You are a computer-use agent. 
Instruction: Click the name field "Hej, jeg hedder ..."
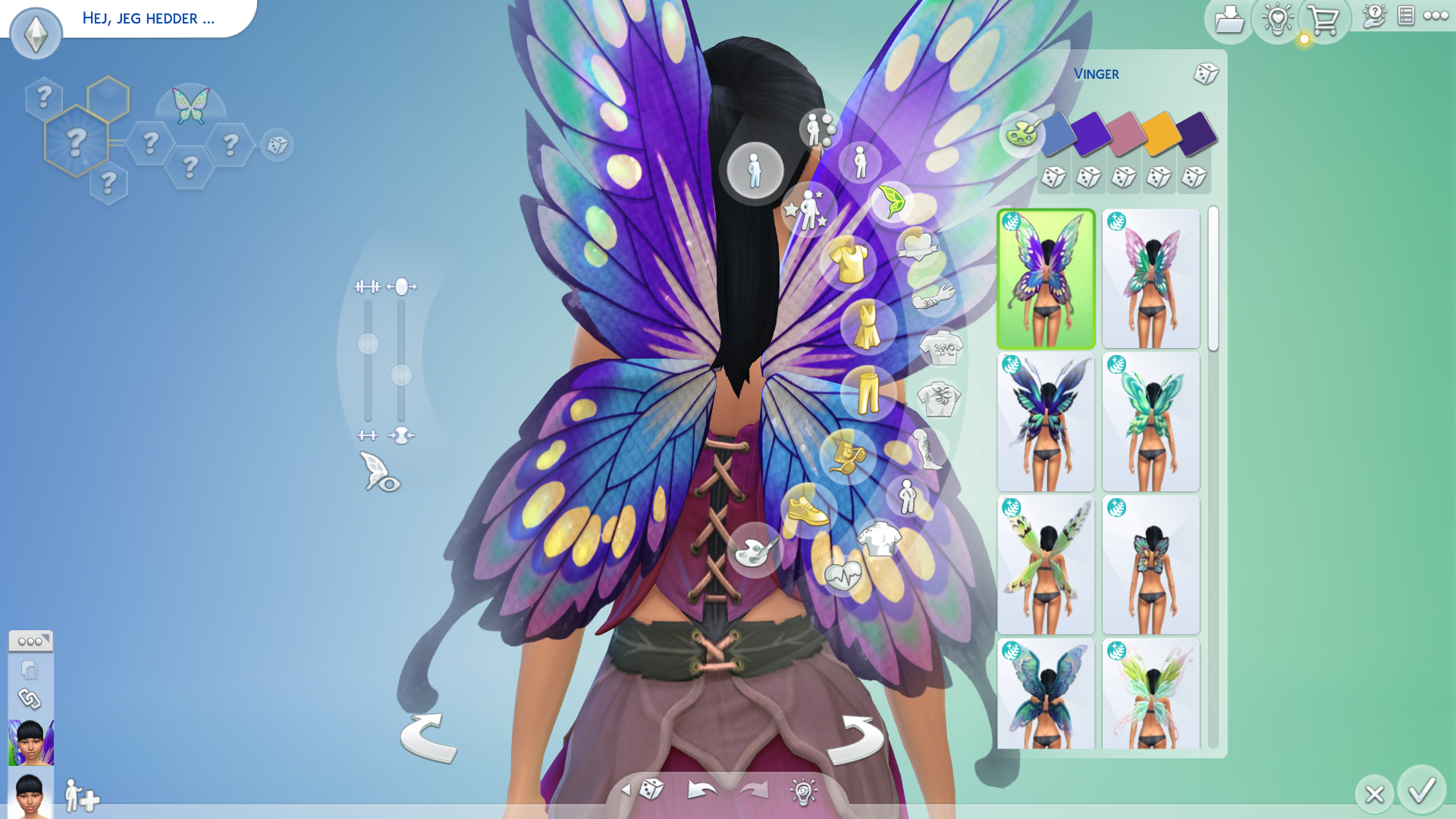[x=149, y=18]
